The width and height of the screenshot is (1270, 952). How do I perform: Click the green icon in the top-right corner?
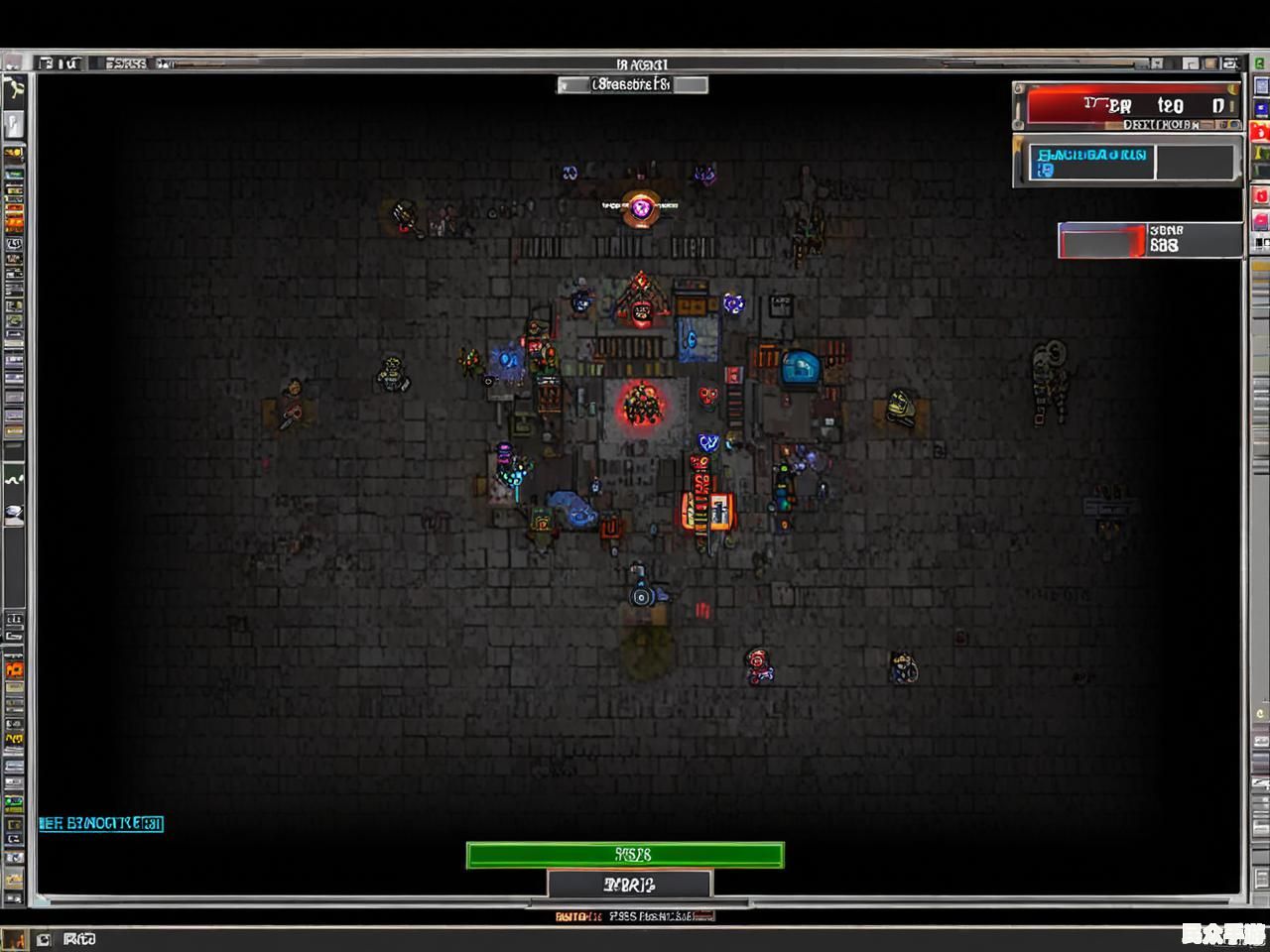point(1260,63)
